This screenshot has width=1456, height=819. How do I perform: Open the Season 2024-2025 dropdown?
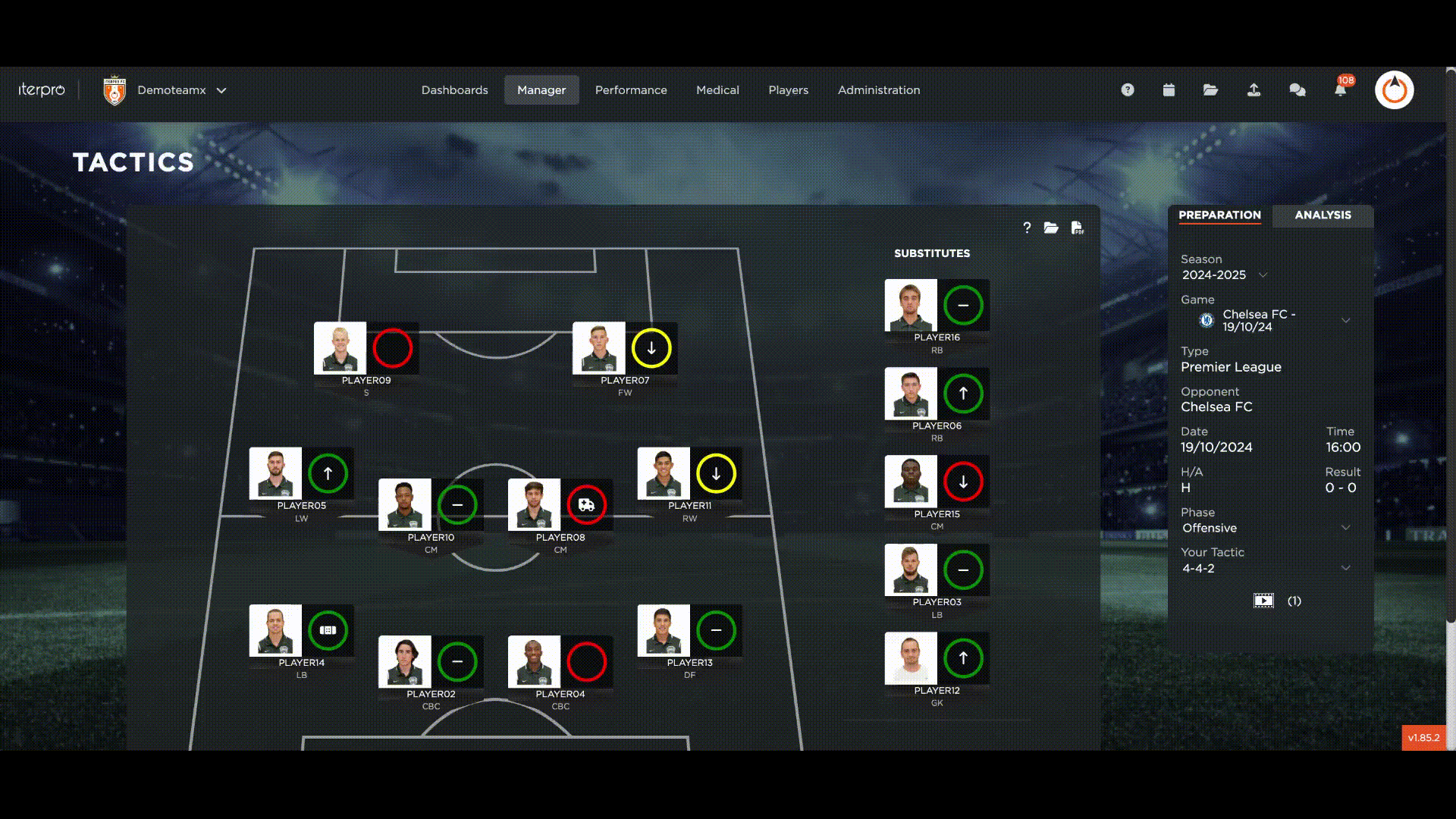click(x=1263, y=275)
